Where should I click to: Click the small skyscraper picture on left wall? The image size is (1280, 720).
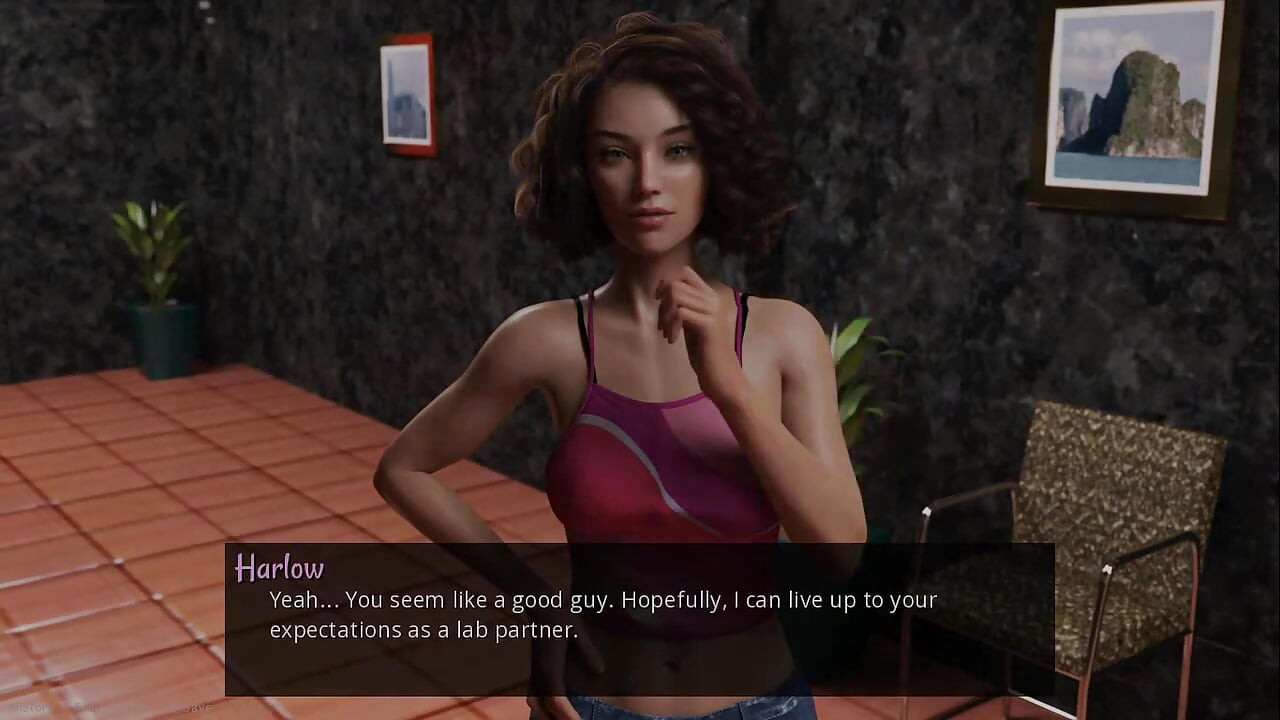(406, 92)
